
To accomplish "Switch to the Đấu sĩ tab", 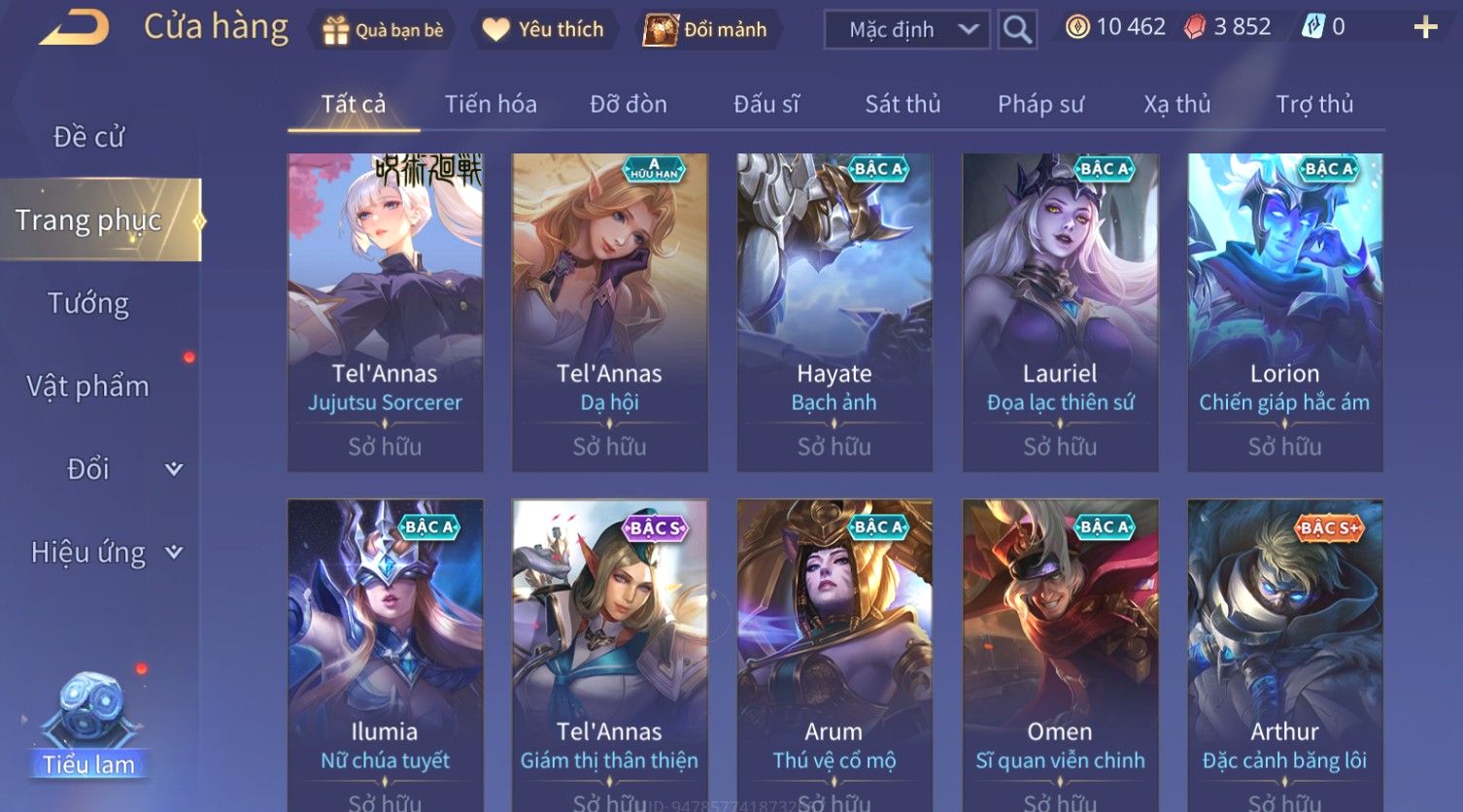I will point(766,104).
